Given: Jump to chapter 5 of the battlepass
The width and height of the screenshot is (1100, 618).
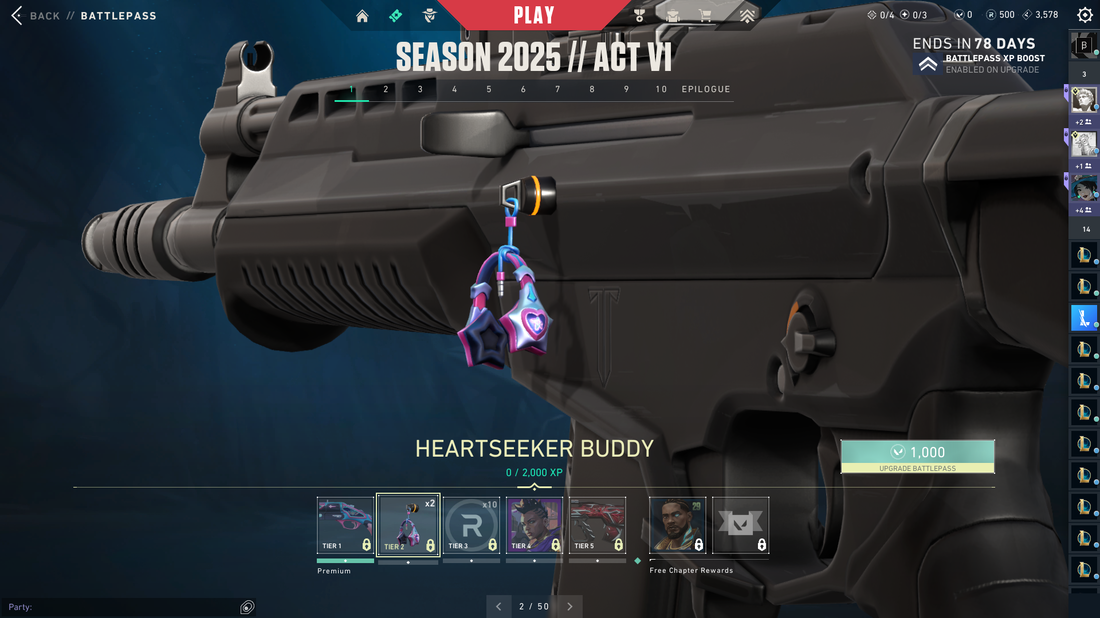Looking at the screenshot, I should coord(489,89).
